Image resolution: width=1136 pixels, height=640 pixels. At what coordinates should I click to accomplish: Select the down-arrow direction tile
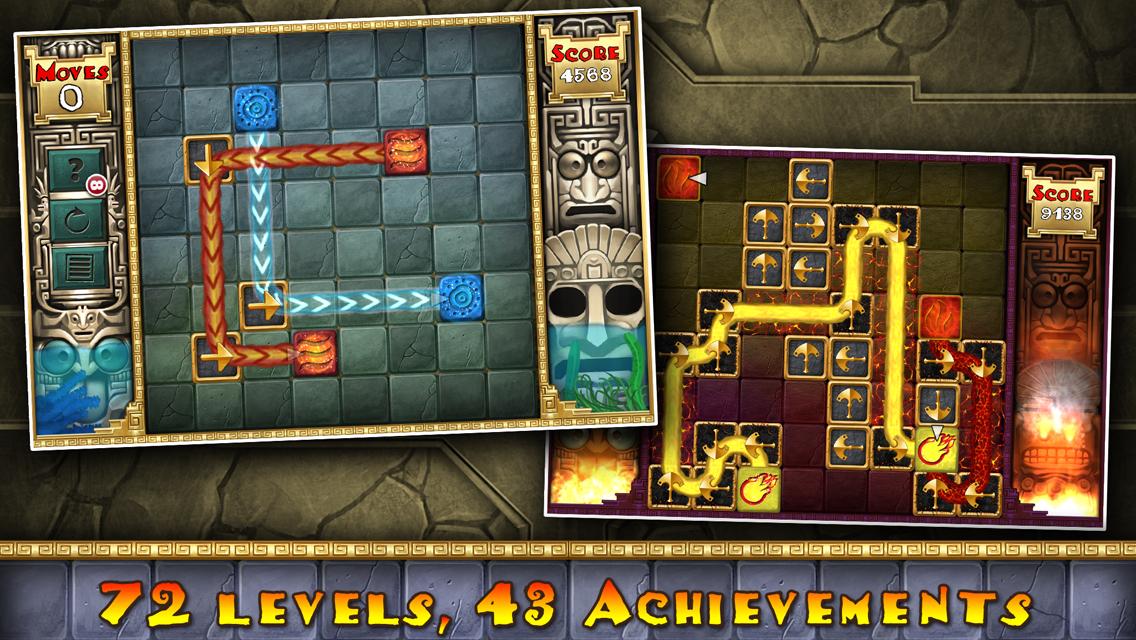point(208,159)
